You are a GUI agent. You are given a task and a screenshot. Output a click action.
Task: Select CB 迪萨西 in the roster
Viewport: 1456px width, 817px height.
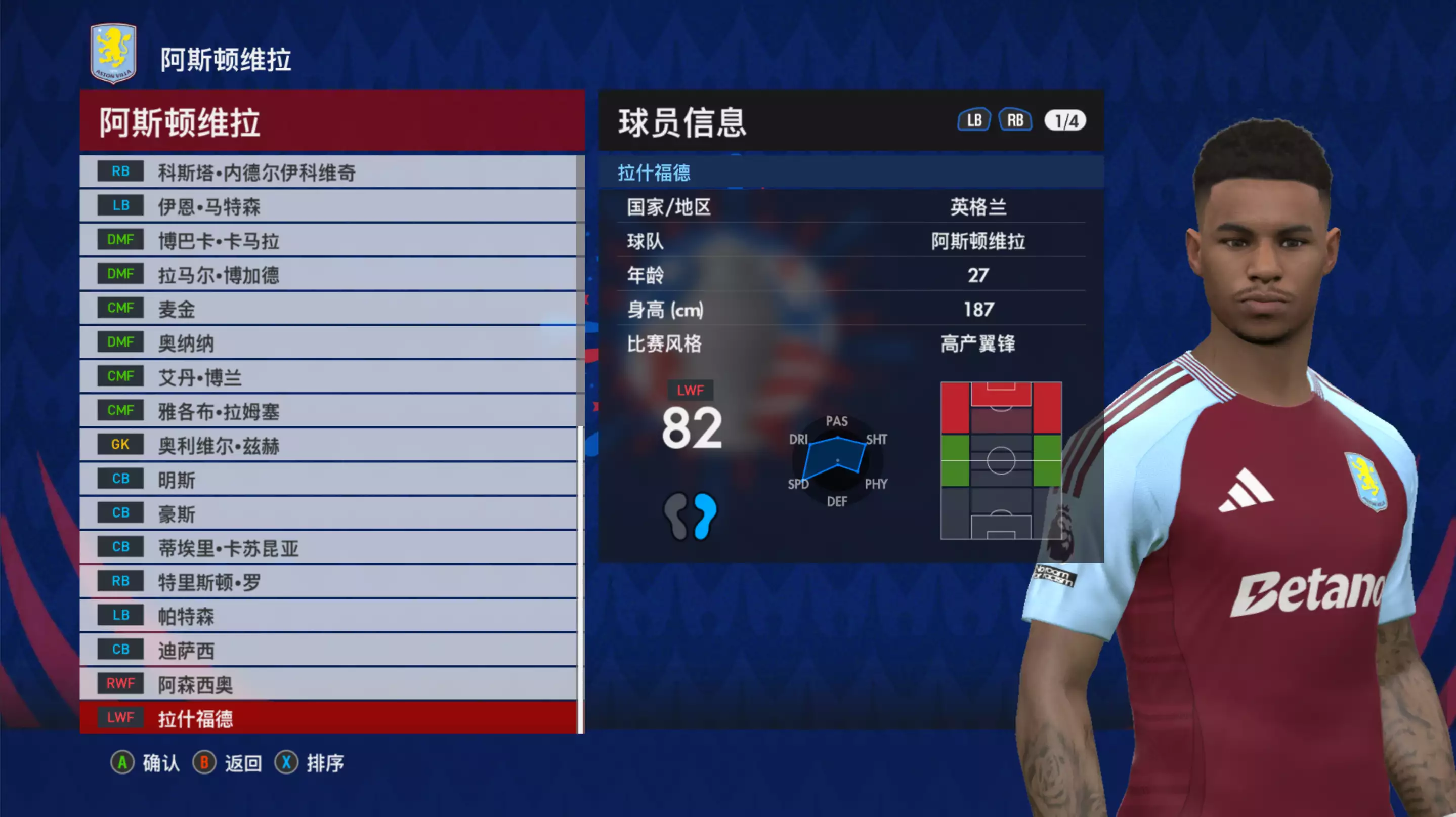328,650
